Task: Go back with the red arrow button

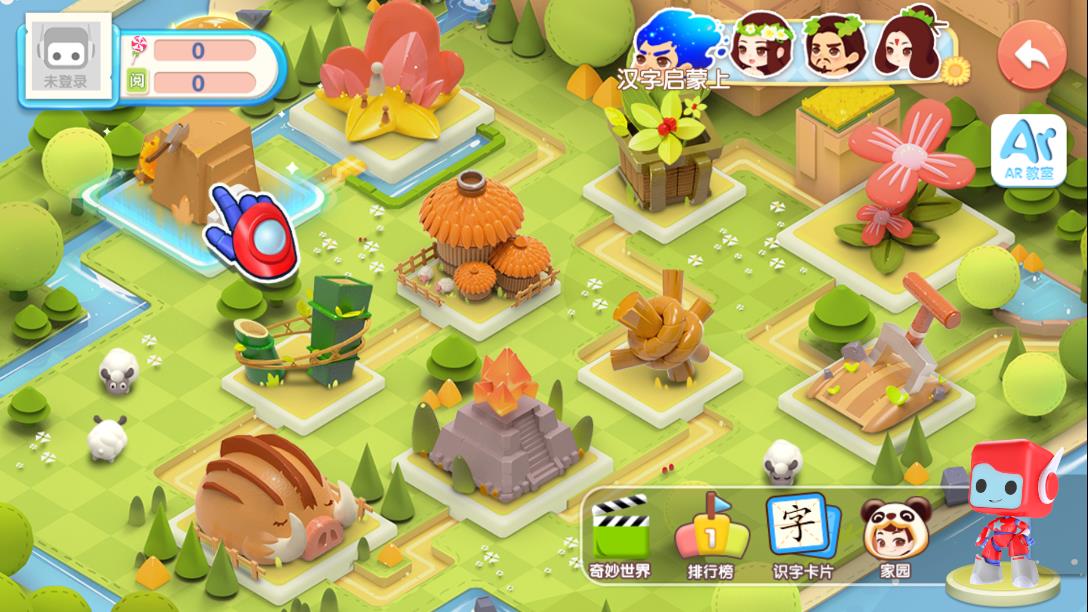Action: tap(1034, 57)
